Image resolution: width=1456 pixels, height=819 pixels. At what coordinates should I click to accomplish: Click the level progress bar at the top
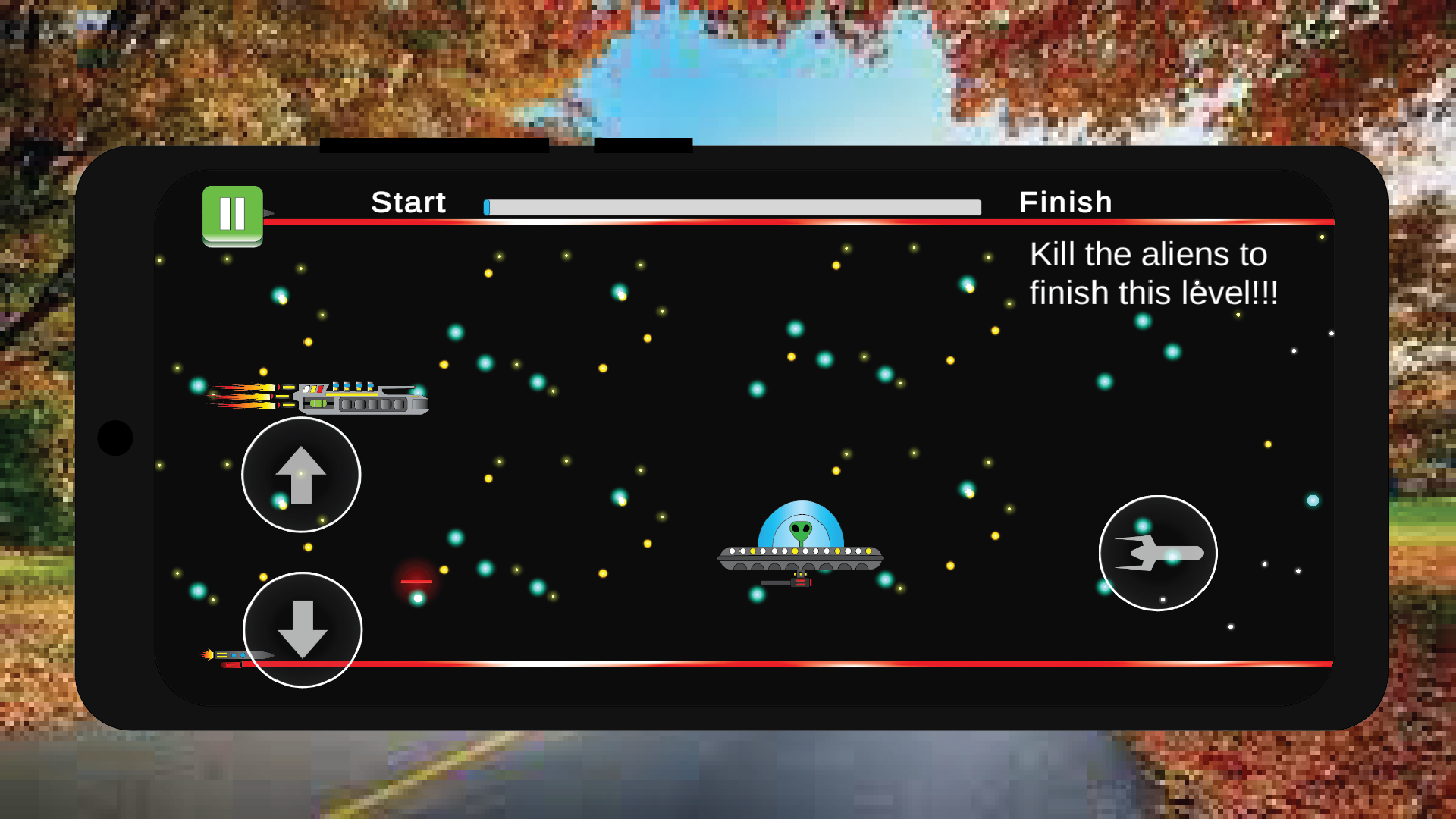[730, 206]
